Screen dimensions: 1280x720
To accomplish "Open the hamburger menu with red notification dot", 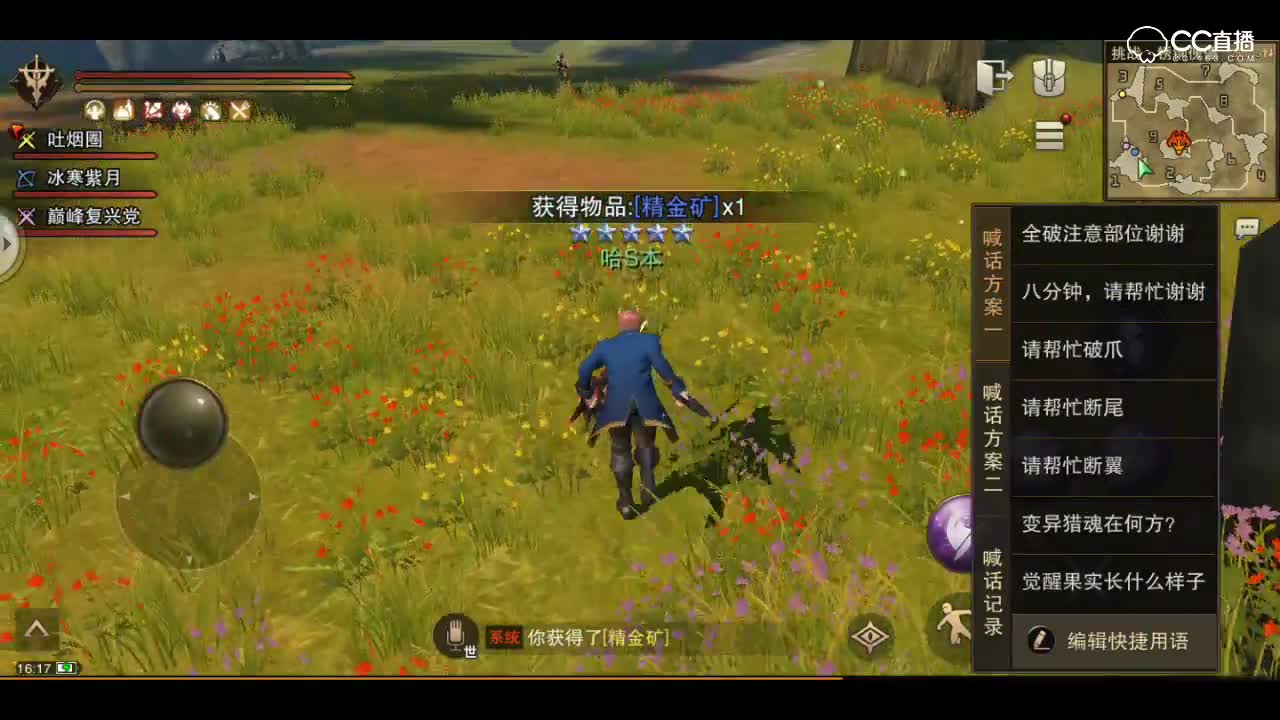I will pyautogui.click(x=1049, y=136).
